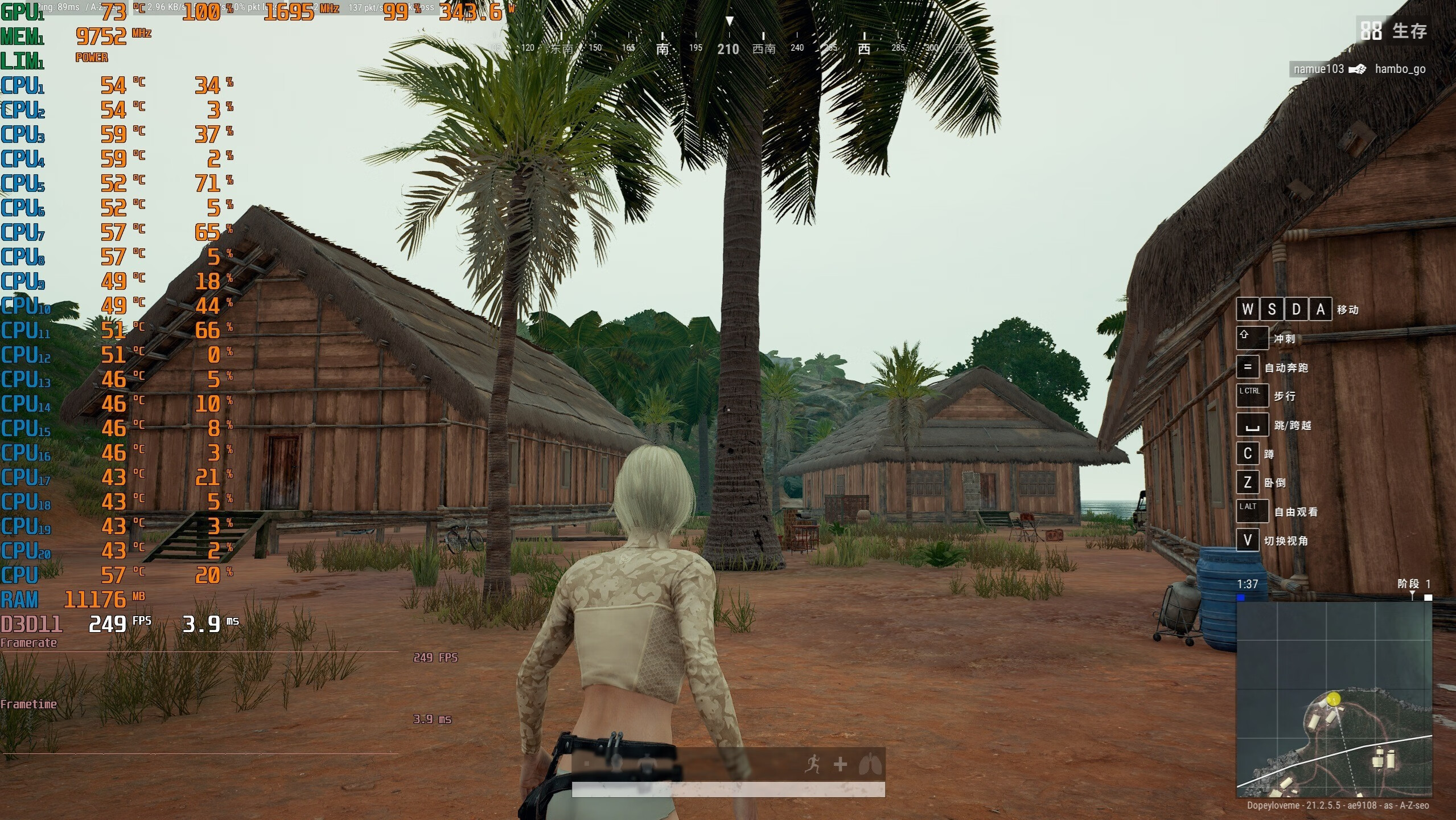Click the Z prone key hint icon
This screenshot has height=820, width=1456.
(x=1248, y=482)
